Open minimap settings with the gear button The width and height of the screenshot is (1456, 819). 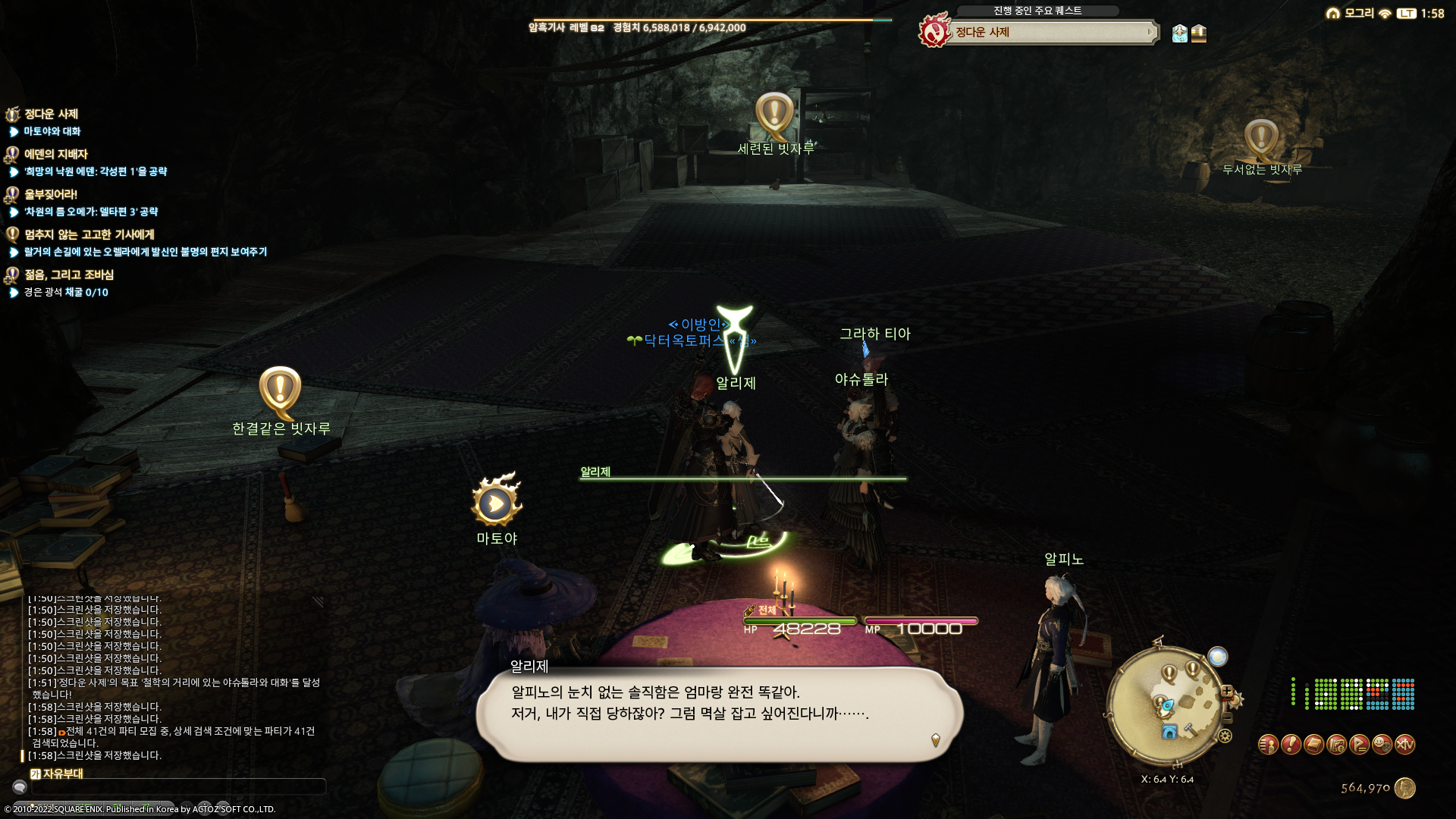point(1225,736)
